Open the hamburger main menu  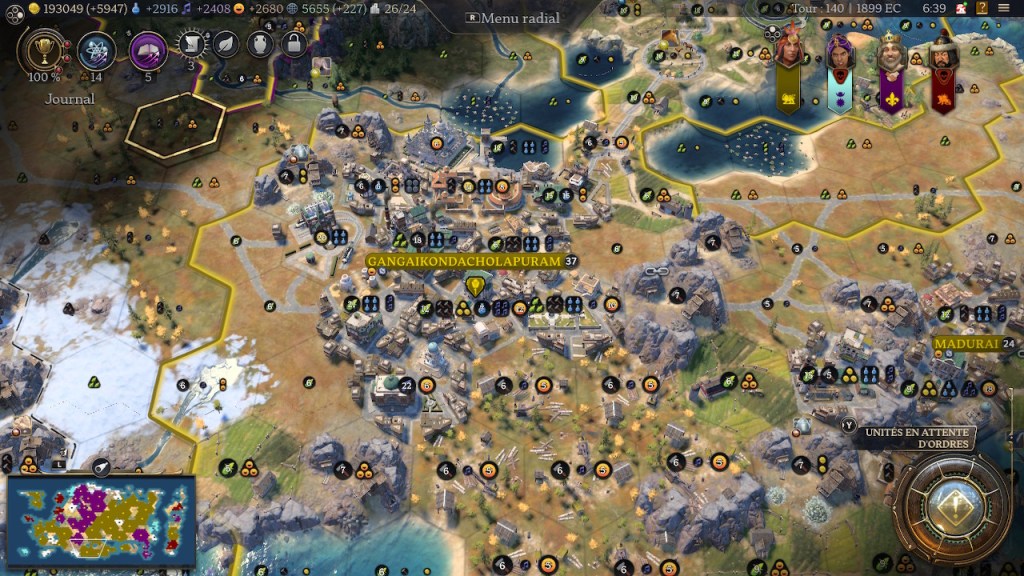click(x=1005, y=8)
